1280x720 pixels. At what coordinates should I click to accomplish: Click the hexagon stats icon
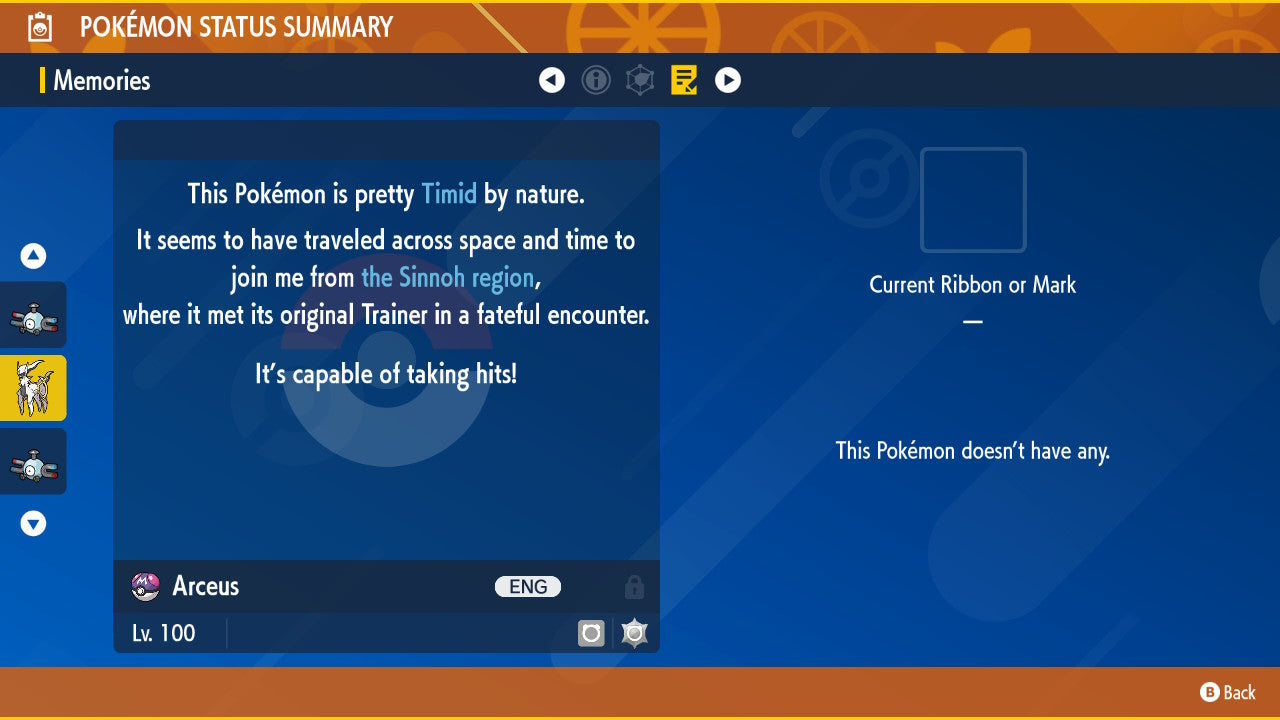(x=640, y=80)
